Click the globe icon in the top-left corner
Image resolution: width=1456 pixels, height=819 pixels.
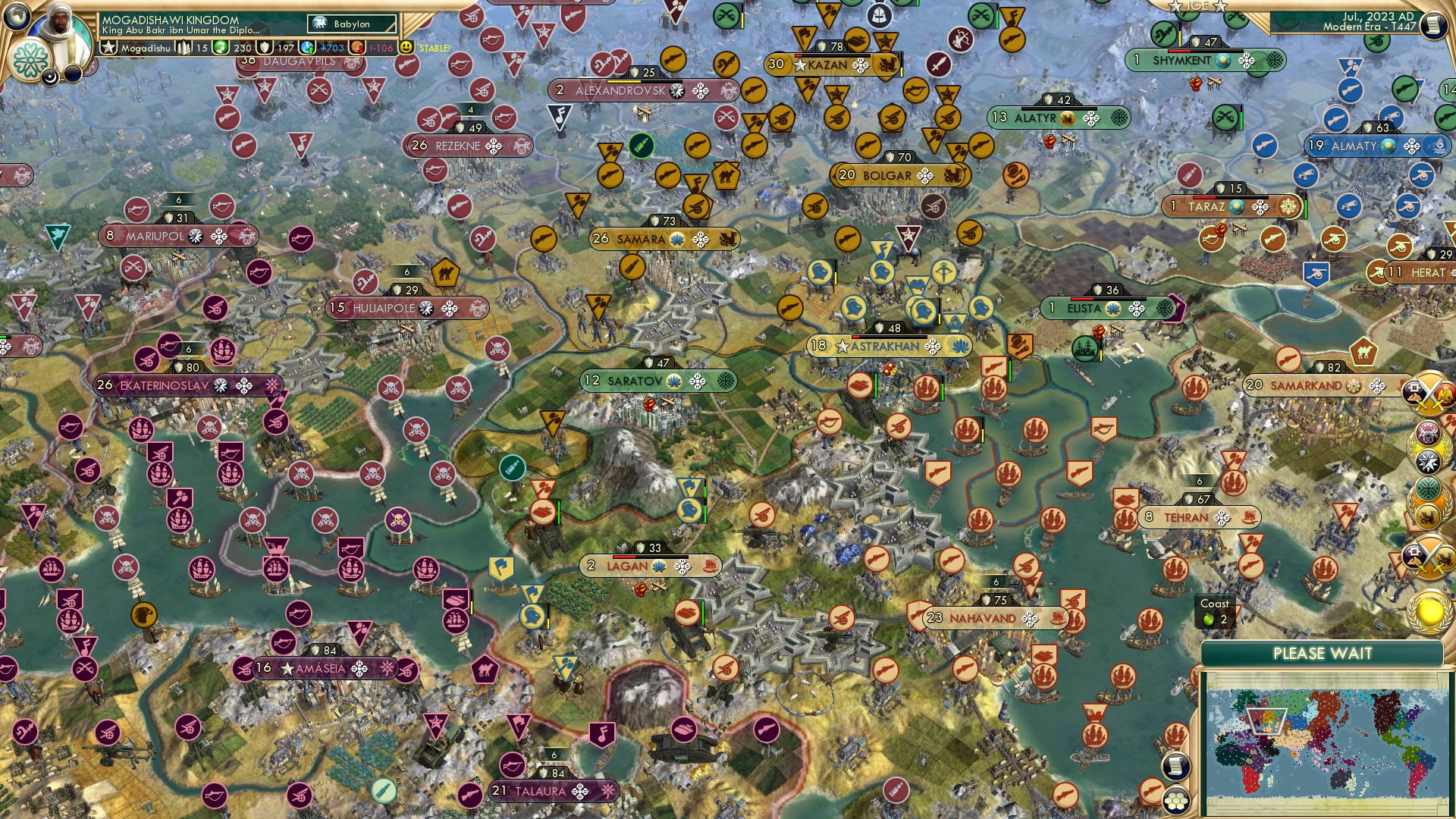point(15,19)
